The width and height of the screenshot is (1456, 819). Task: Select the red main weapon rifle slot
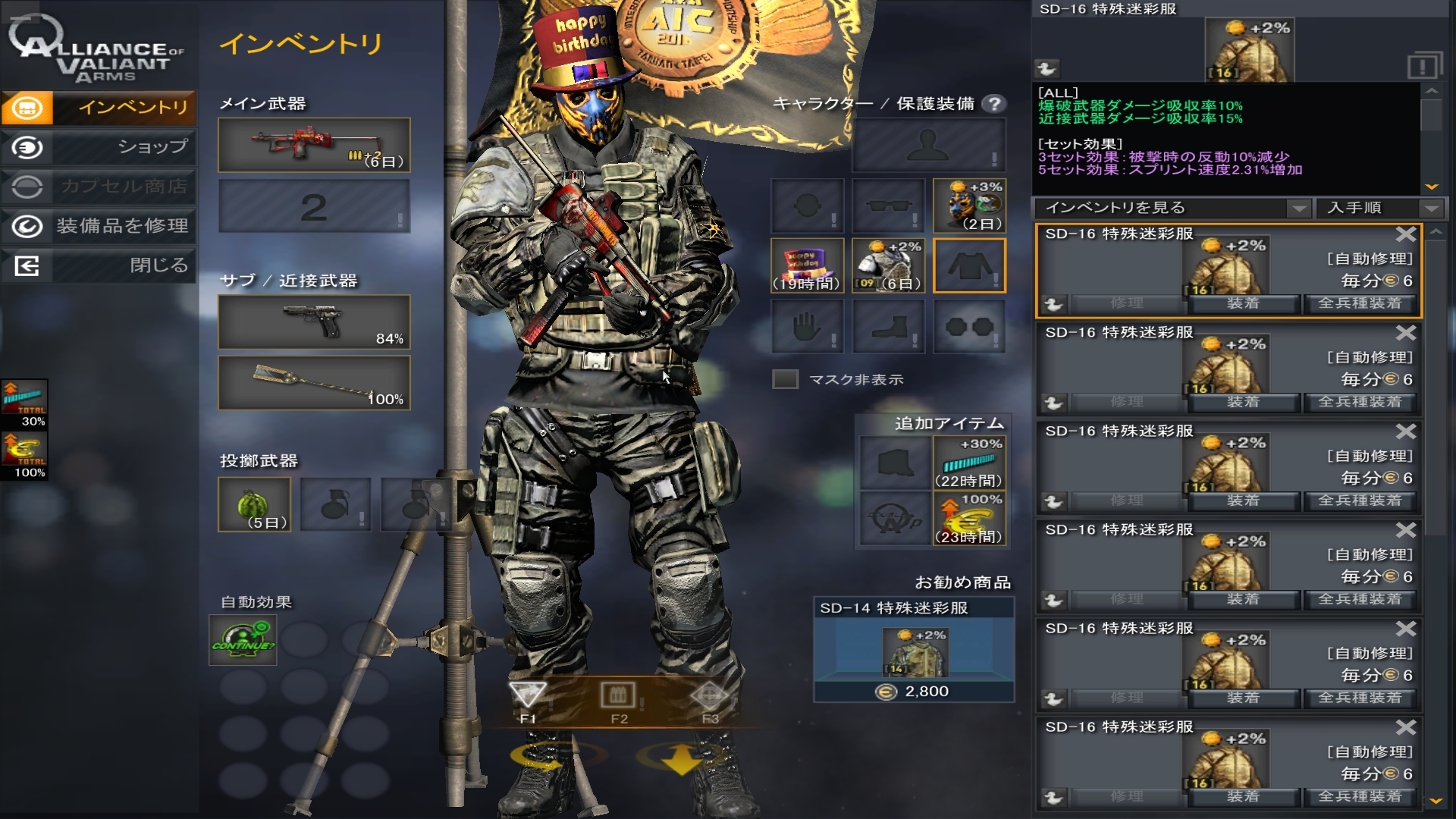[x=314, y=145]
